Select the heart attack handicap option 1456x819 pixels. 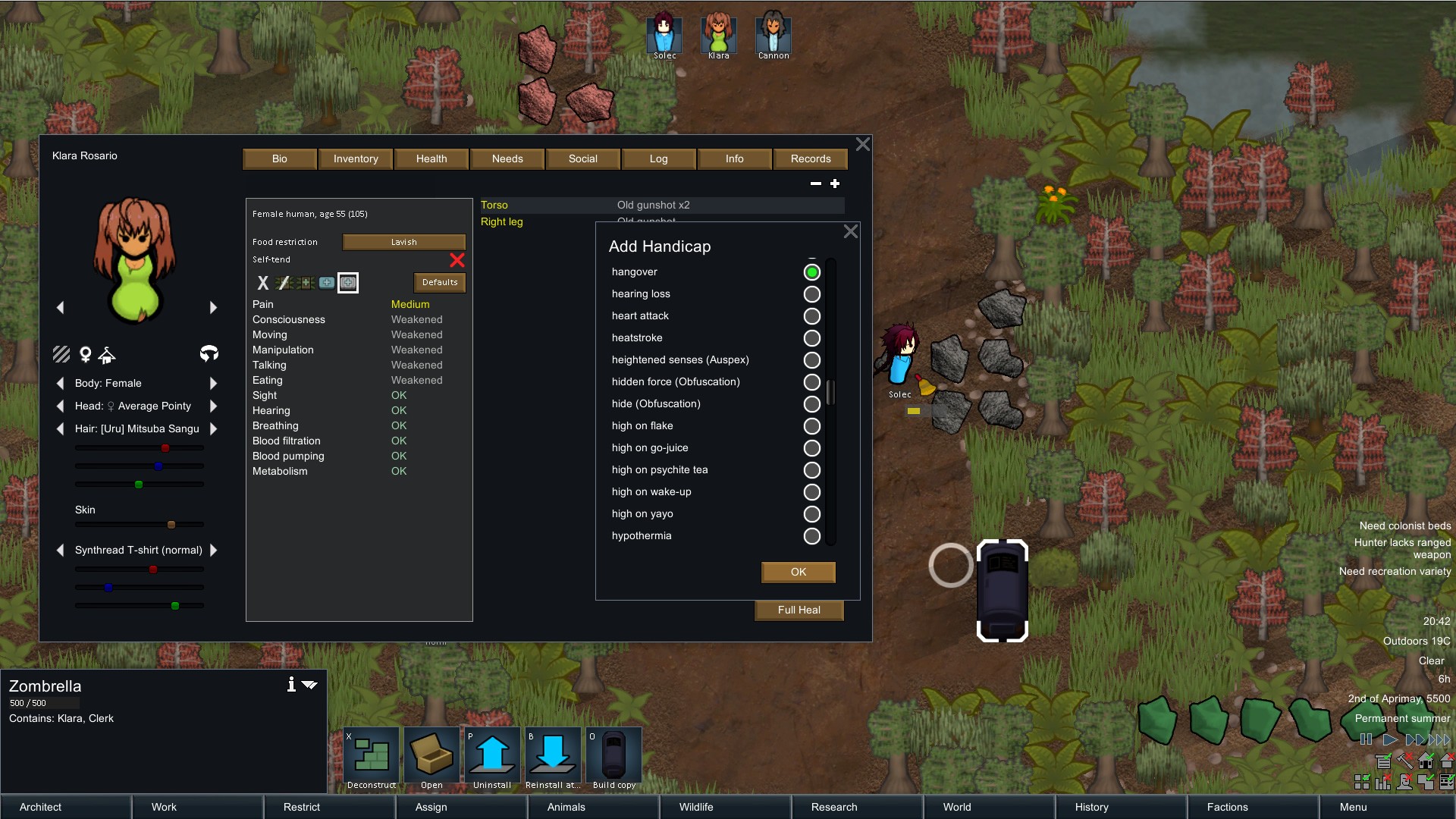[811, 316]
